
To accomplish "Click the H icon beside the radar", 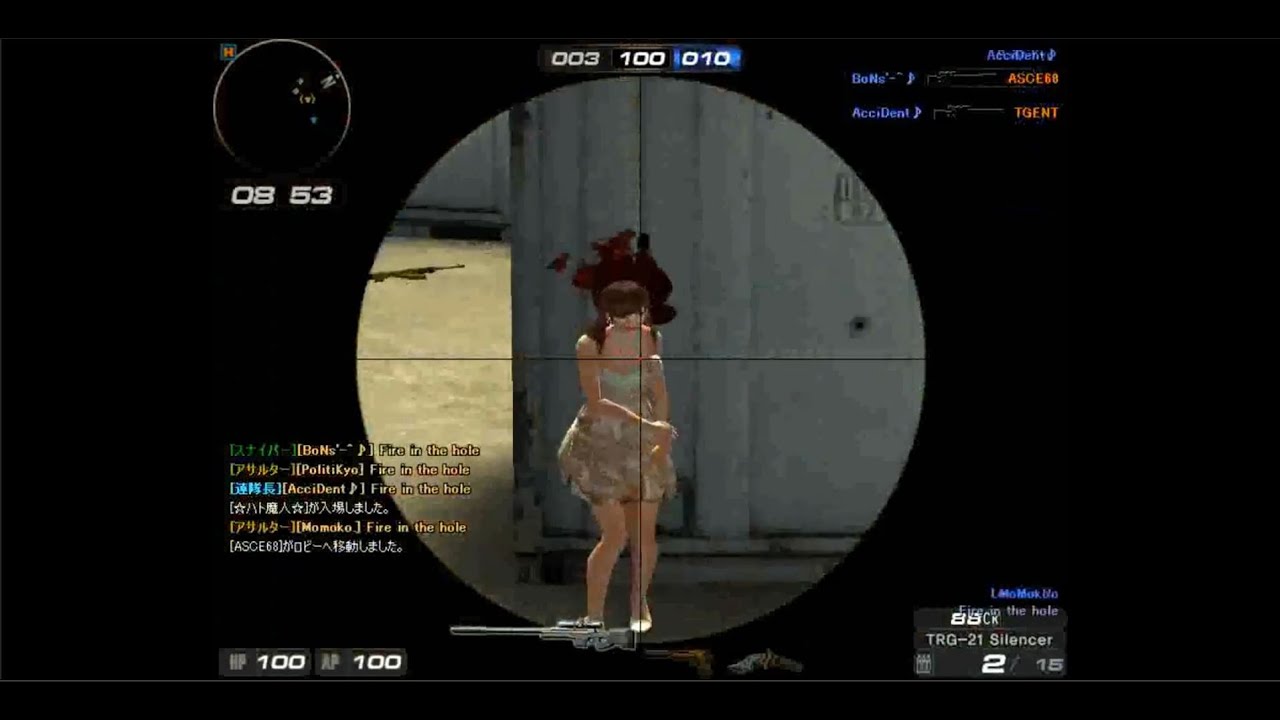I will click(x=228, y=51).
